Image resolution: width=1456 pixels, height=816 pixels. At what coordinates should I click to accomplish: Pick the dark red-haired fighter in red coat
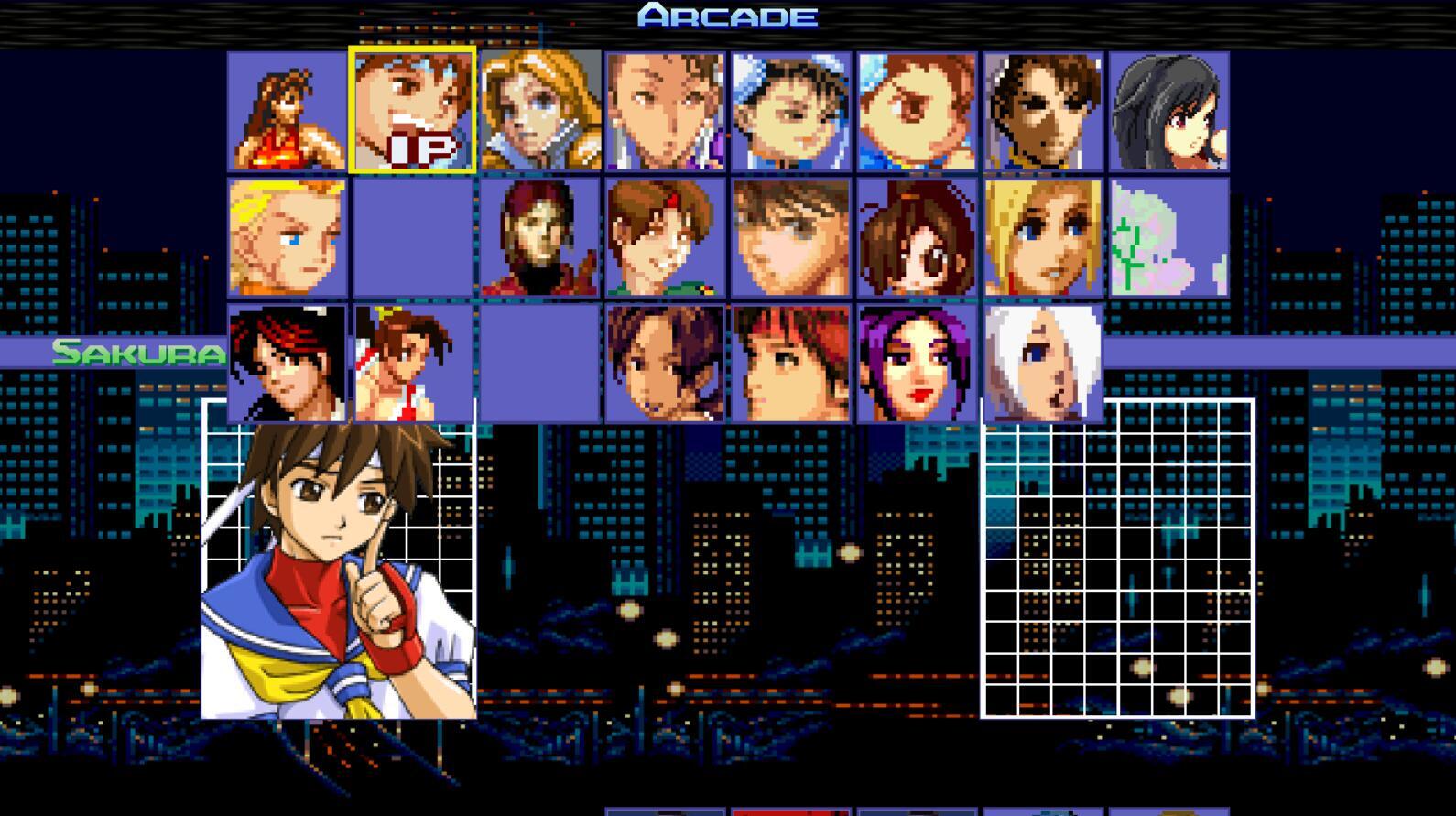point(540,237)
